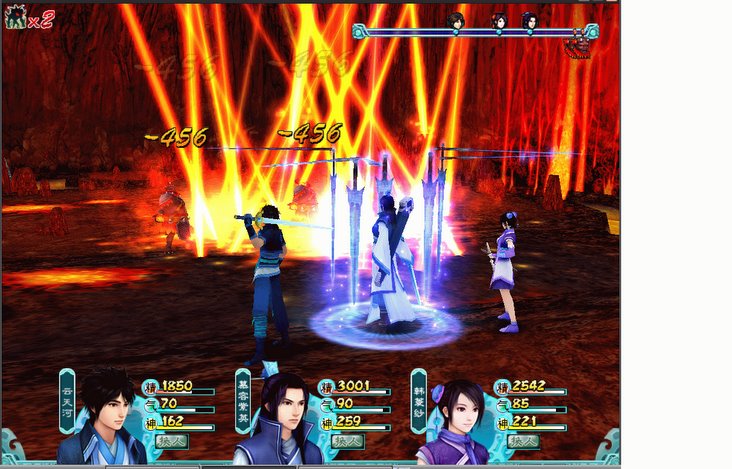
Task: Click the red demon enemy marker on turn bar
Action: [578, 44]
